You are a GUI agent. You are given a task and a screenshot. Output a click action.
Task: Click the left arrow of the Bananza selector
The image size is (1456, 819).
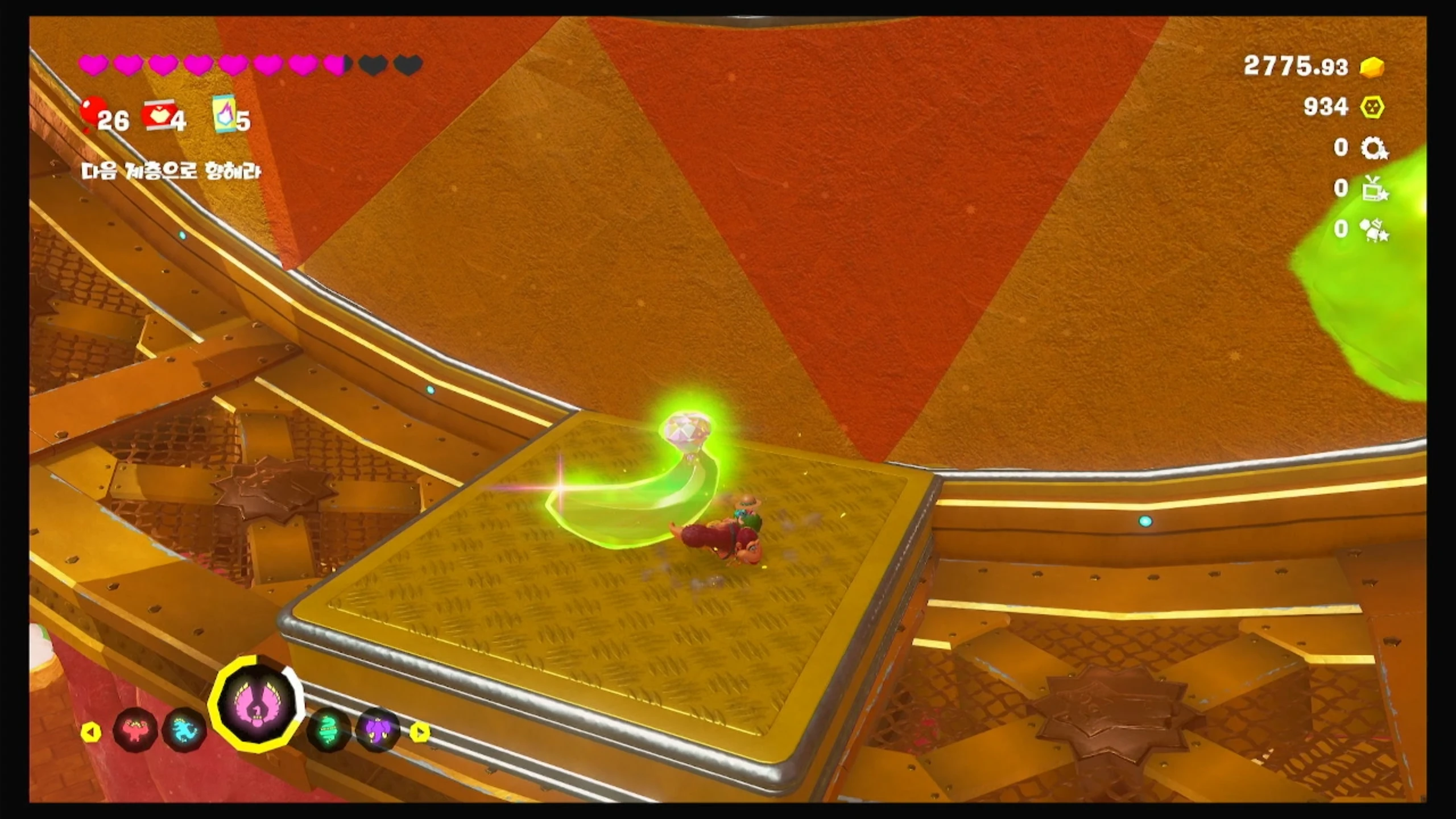coord(91,732)
